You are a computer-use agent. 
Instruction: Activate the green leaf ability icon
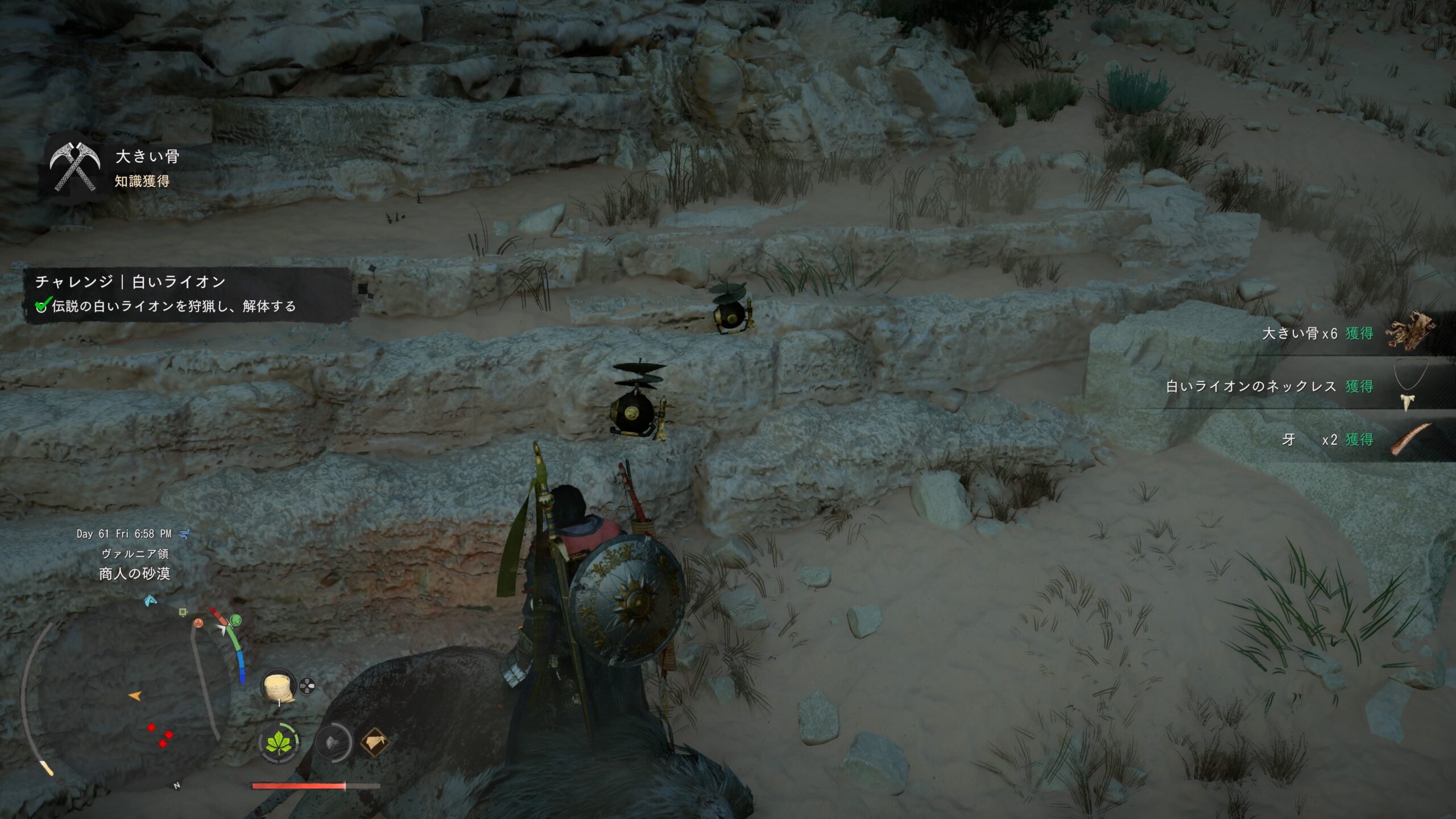tap(279, 743)
